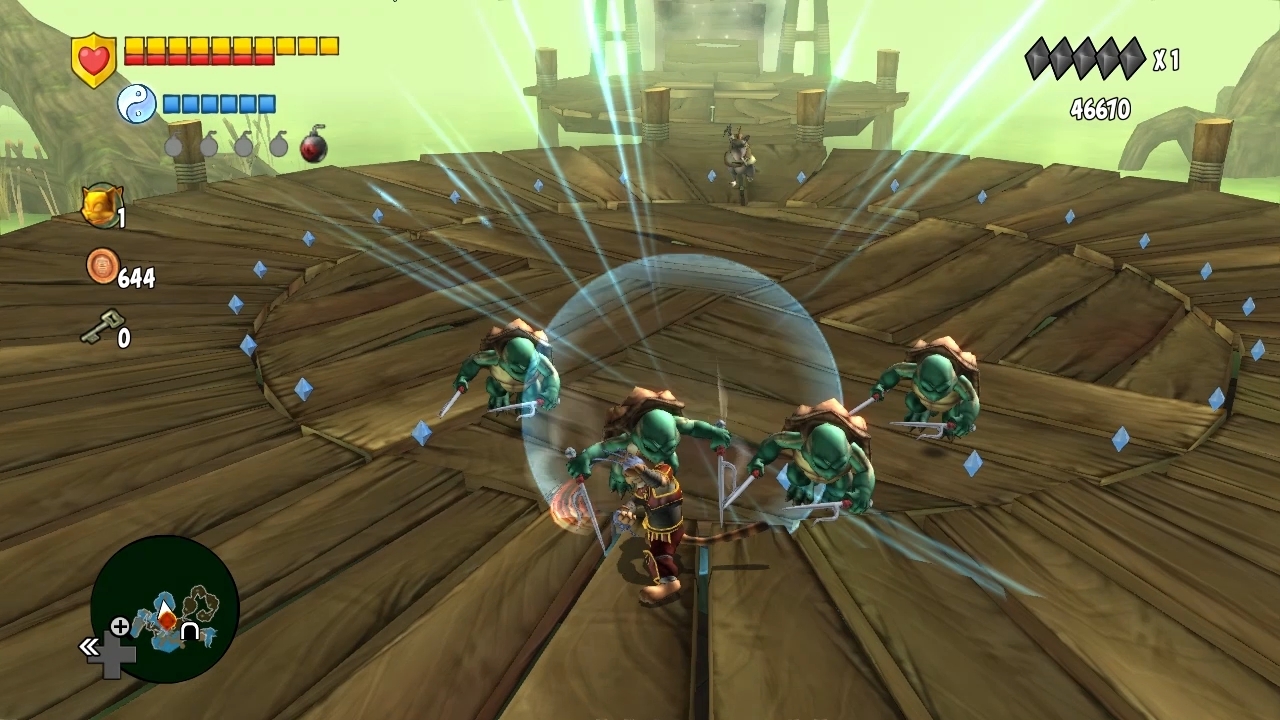Select the lit red bomb icon

click(x=313, y=146)
